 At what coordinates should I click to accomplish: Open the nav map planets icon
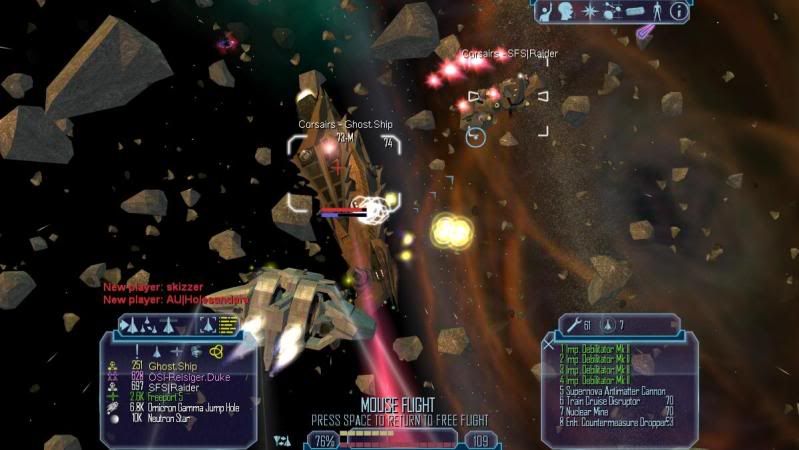(x=613, y=12)
